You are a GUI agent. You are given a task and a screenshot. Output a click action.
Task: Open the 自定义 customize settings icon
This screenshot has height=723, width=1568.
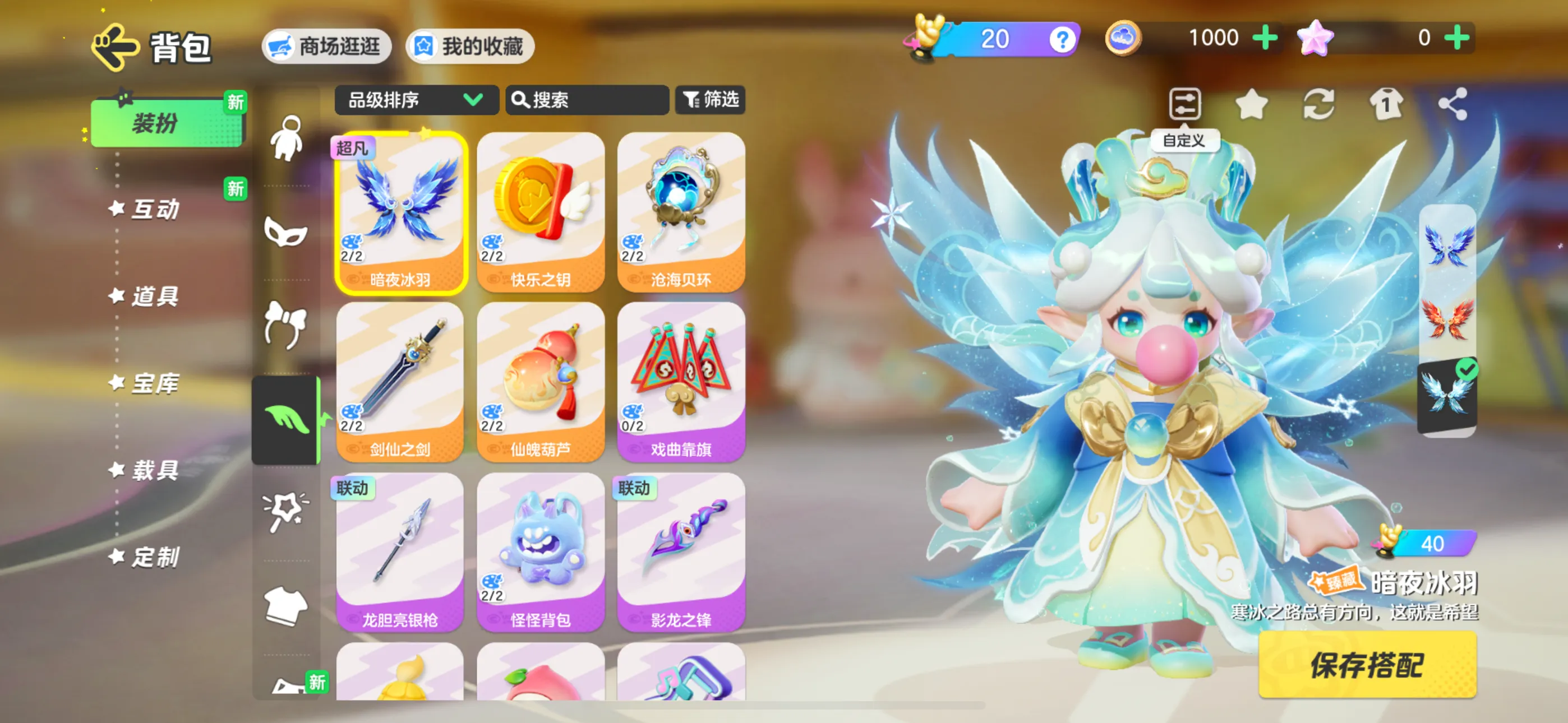[x=1184, y=105]
